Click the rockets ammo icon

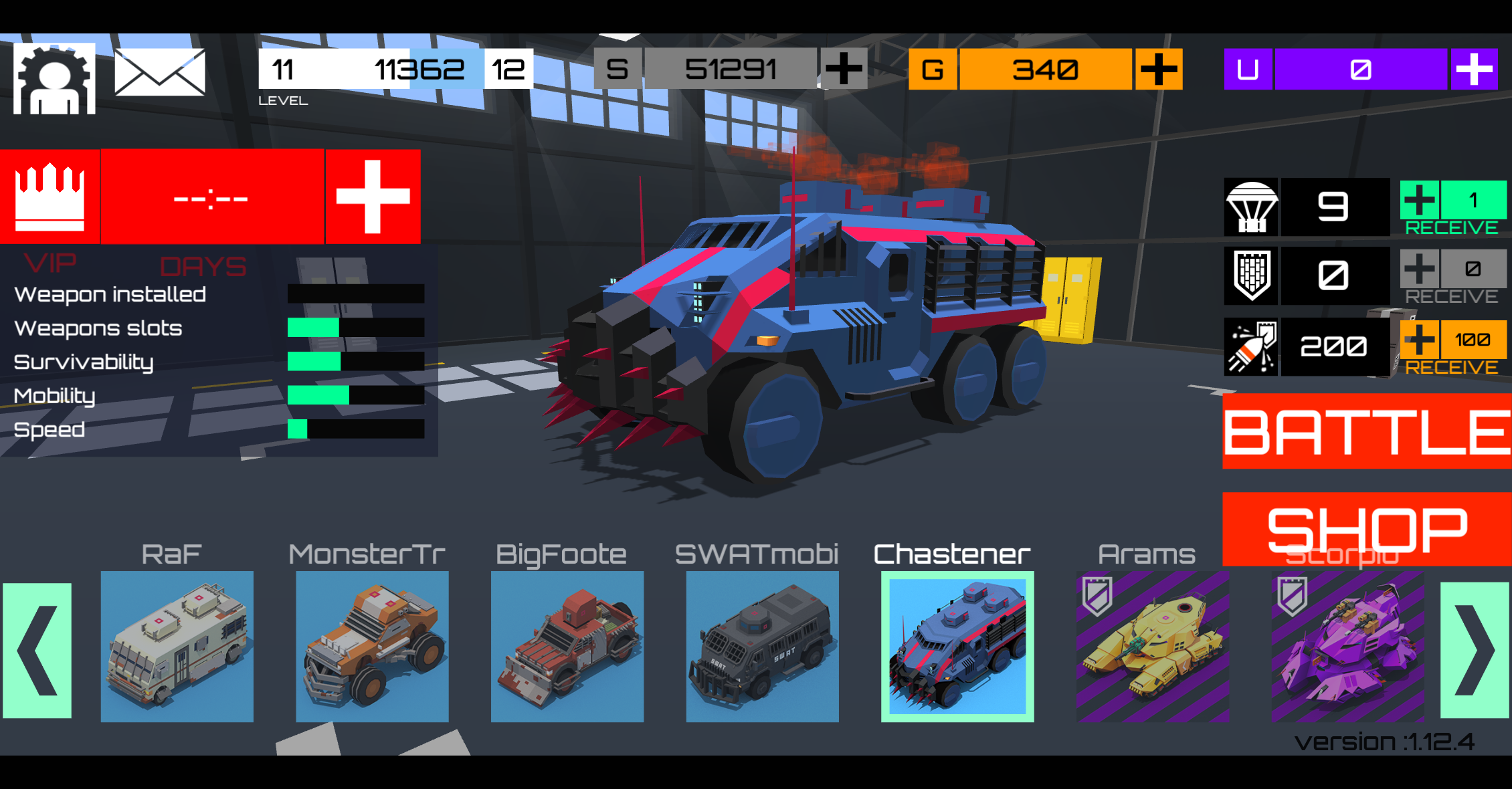pos(1250,346)
